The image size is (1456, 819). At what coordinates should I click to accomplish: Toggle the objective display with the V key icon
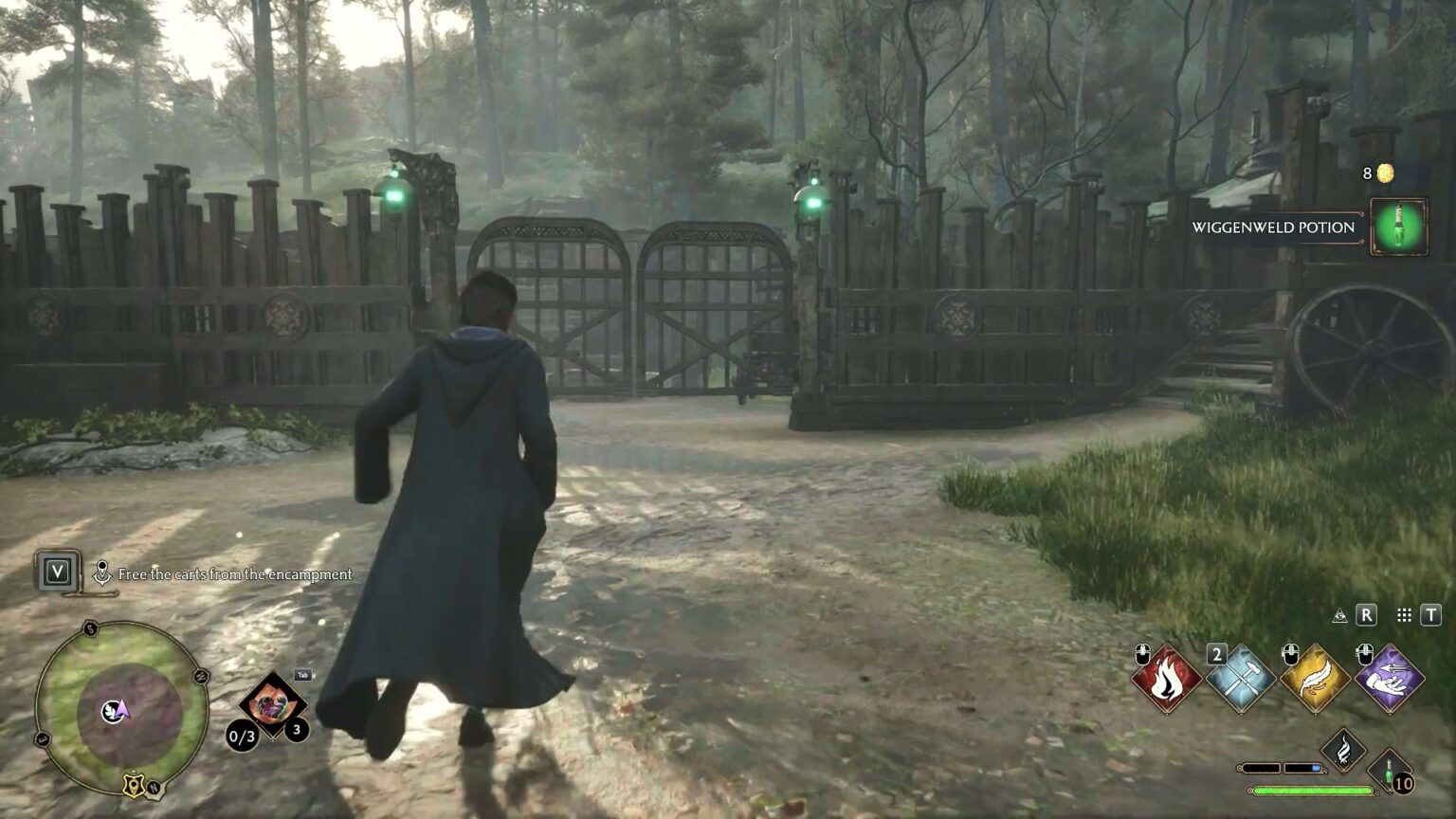tap(59, 573)
